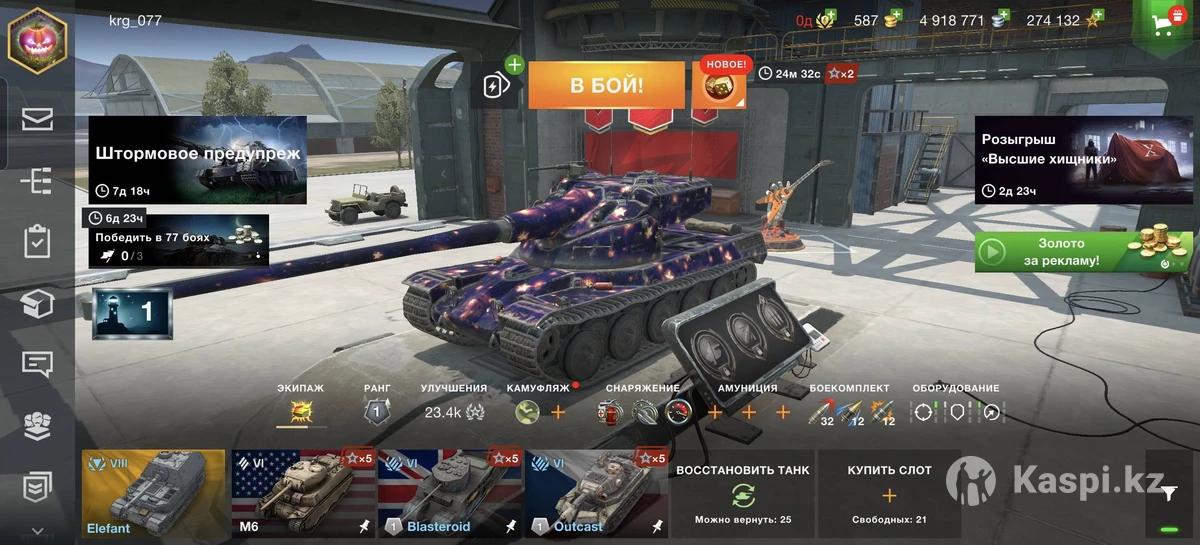
Task: Choose the Outcast tank
Action: click(x=596, y=494)
